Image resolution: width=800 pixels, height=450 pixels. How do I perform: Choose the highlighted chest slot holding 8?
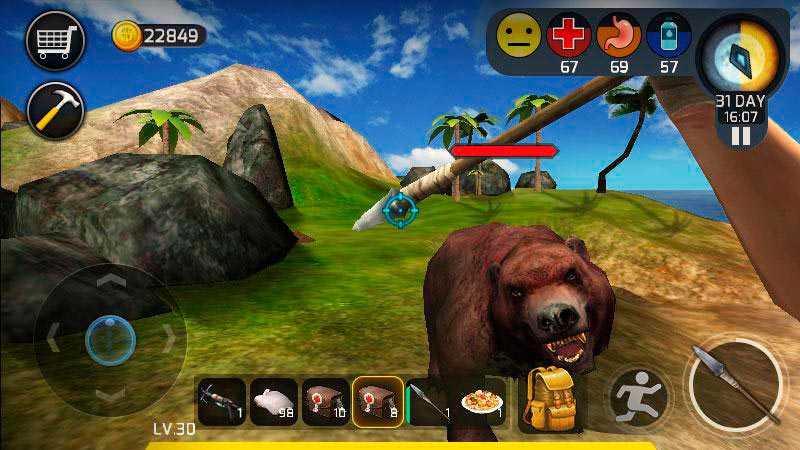tap(378, 402)
